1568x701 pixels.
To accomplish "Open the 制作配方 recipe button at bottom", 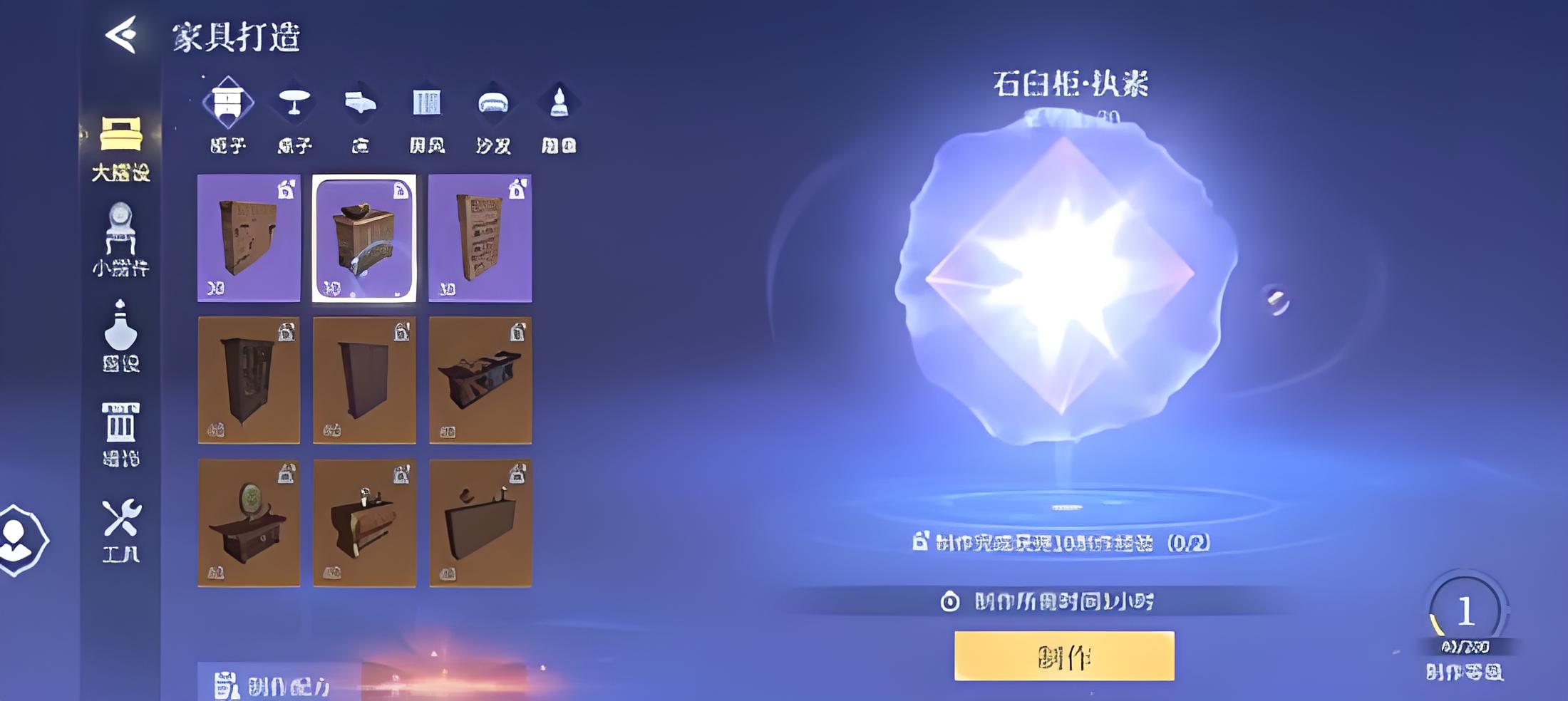I will pos(274,685).
